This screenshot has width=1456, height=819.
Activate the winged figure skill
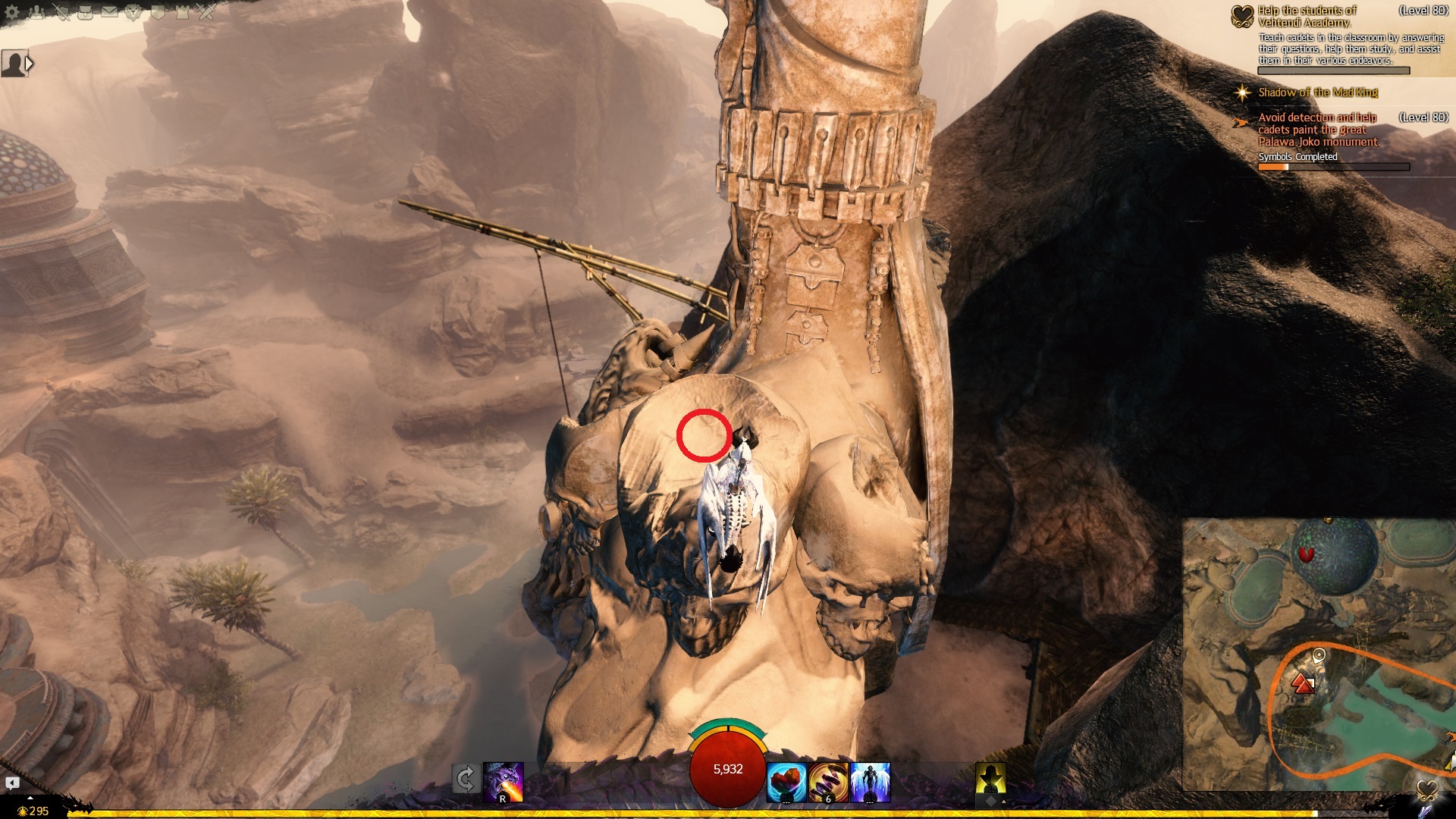click(x=870, y=782)
